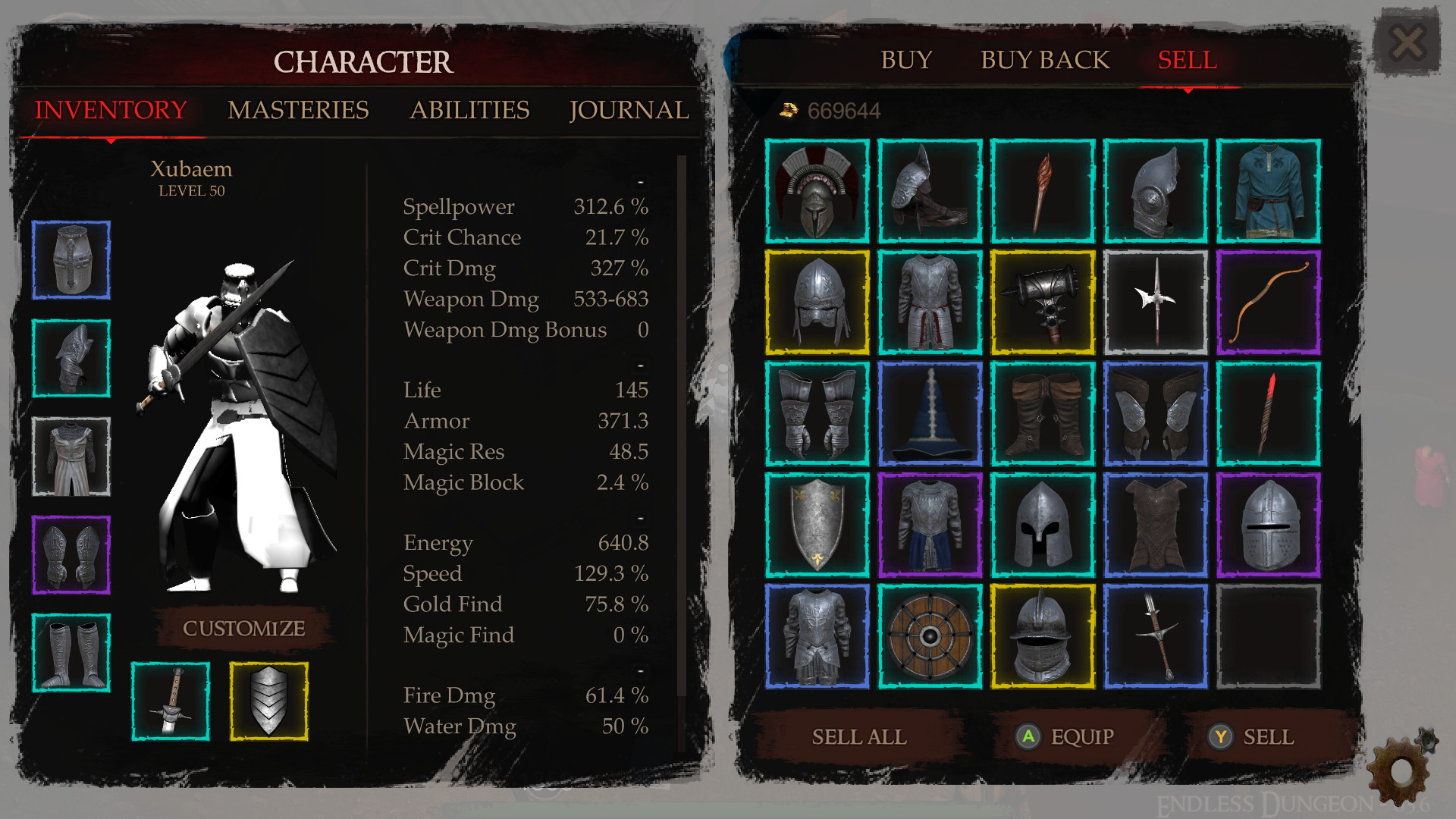Select the equipped yellow-bordered shield slot

[x=269, y=699]
